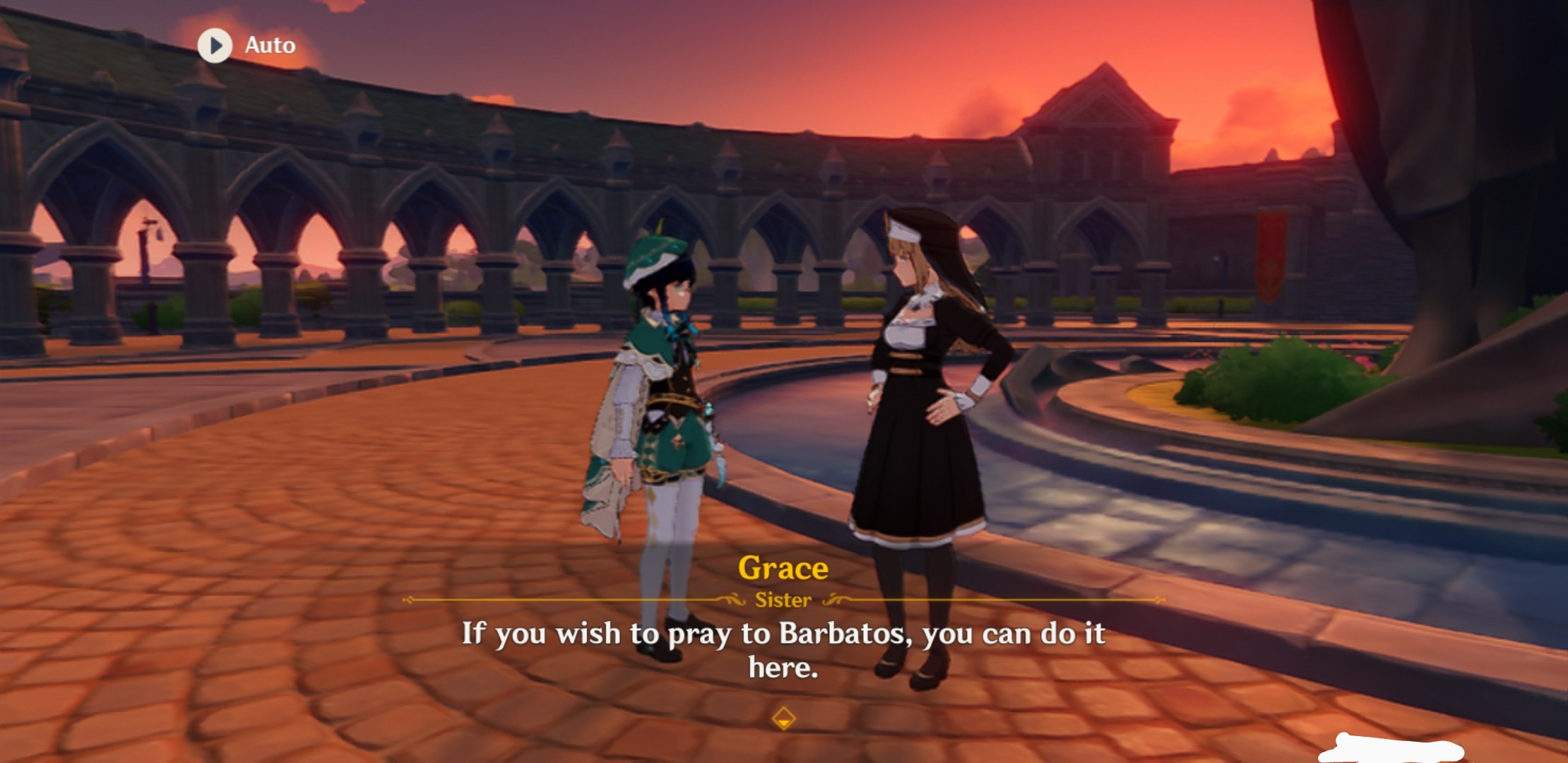
Task: Enable auto-advance by clicking the play triangle
Action: 216,45
